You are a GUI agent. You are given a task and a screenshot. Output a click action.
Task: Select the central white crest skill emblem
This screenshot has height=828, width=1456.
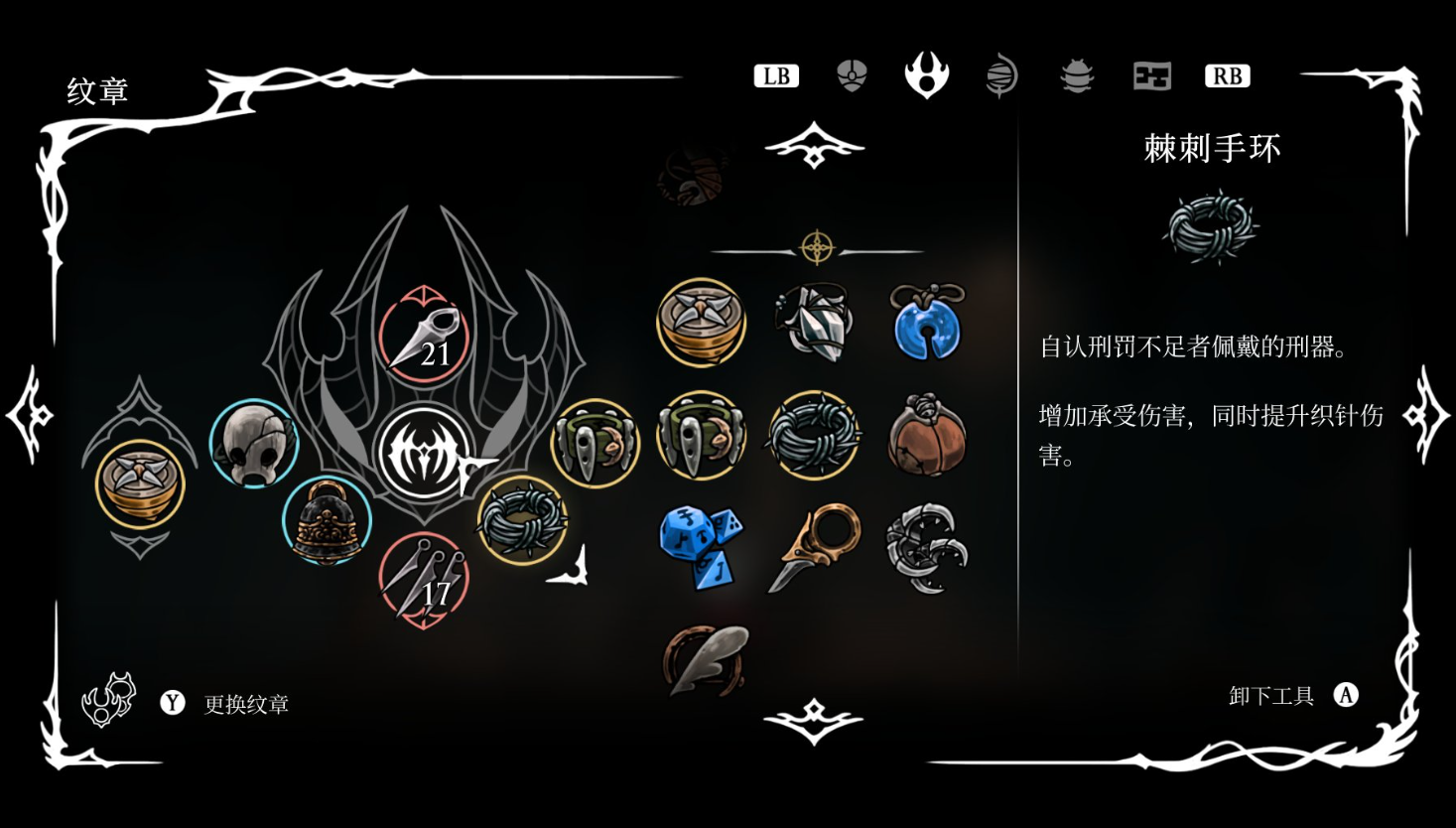pyautogui.click(x=424, y=454)
